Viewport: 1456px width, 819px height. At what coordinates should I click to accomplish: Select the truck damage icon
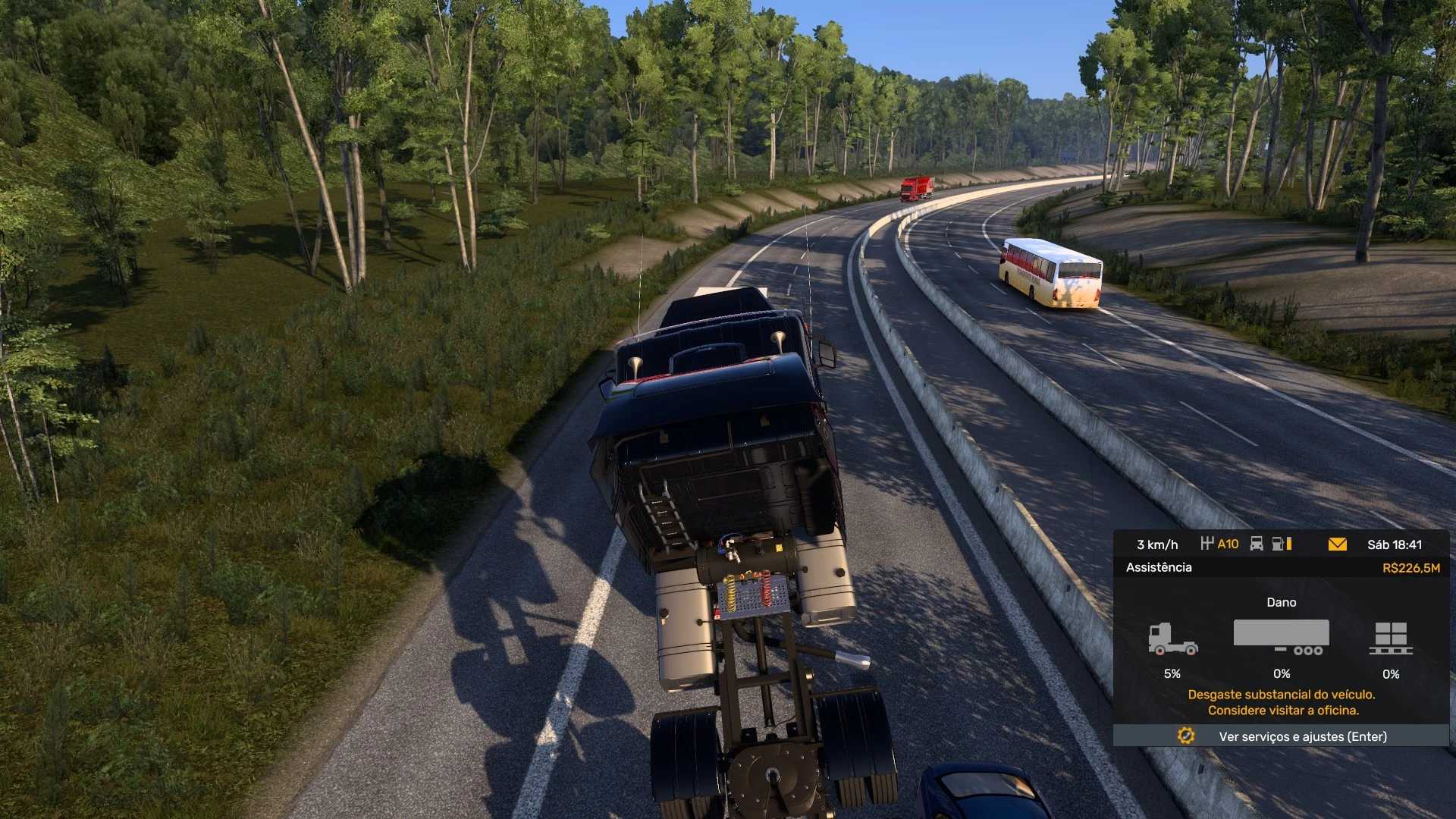1172,639
